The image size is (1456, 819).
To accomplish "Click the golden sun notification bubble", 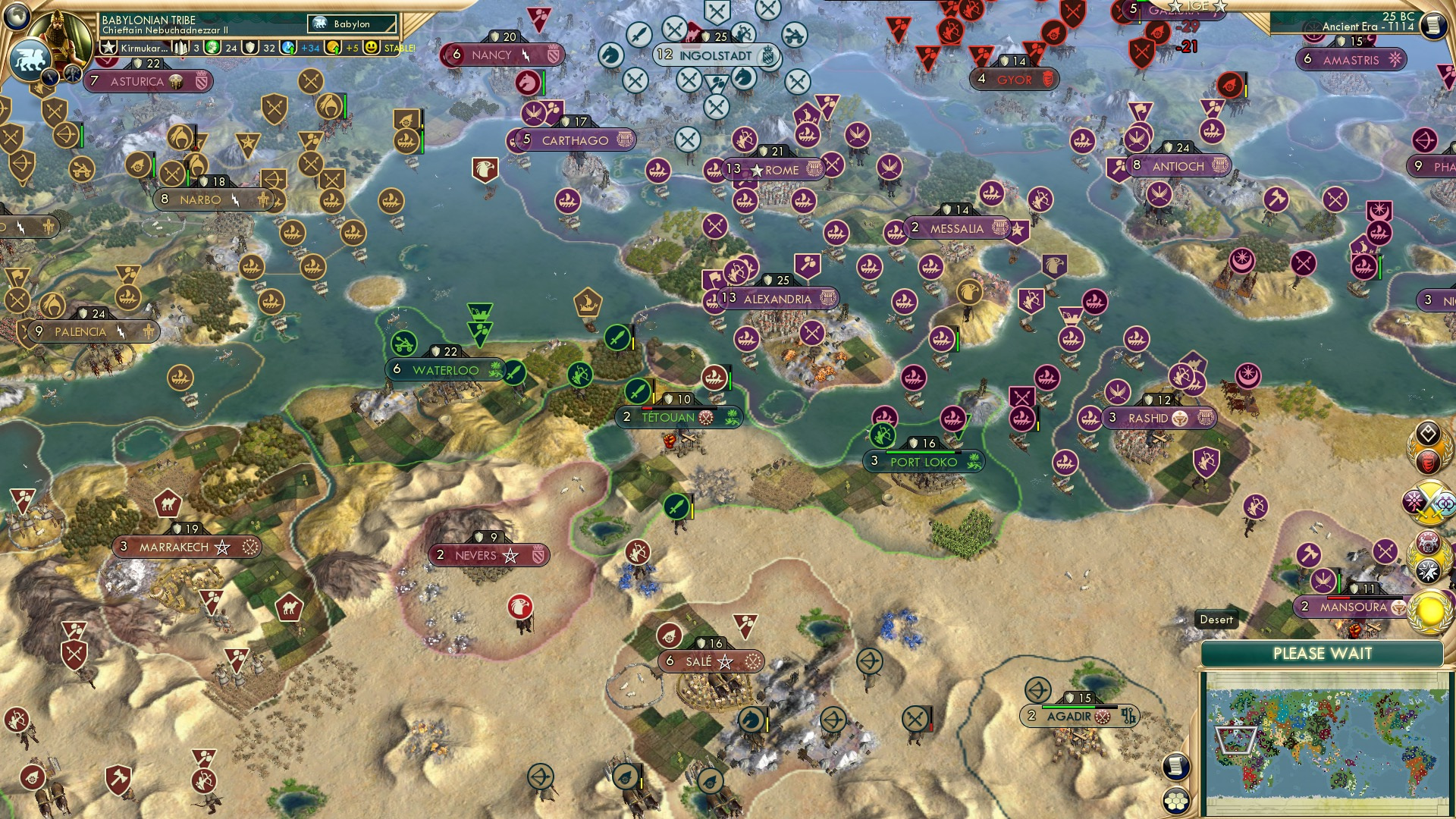I will point(1429,610).
